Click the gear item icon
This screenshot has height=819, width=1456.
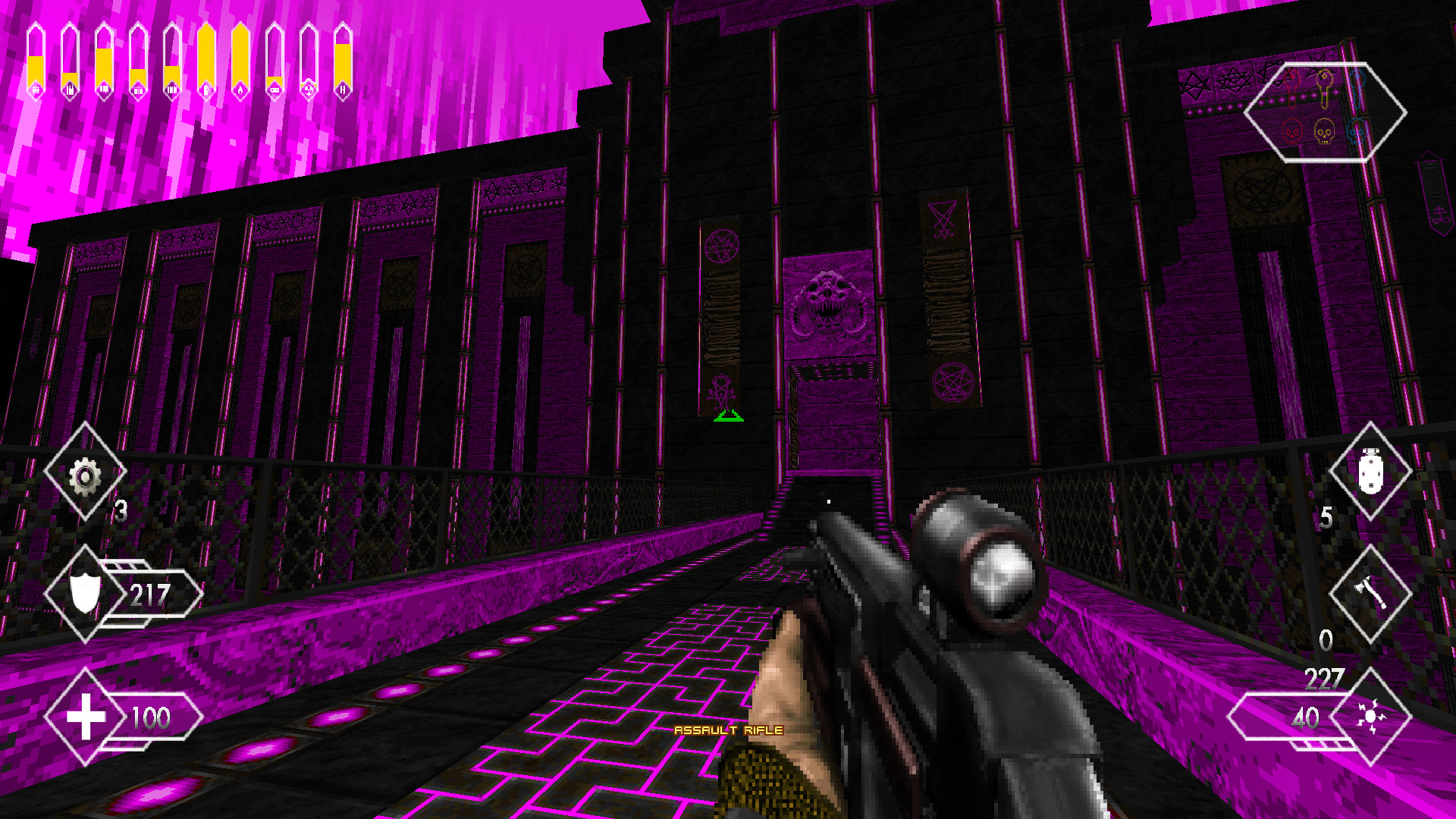tap(85, 476)
